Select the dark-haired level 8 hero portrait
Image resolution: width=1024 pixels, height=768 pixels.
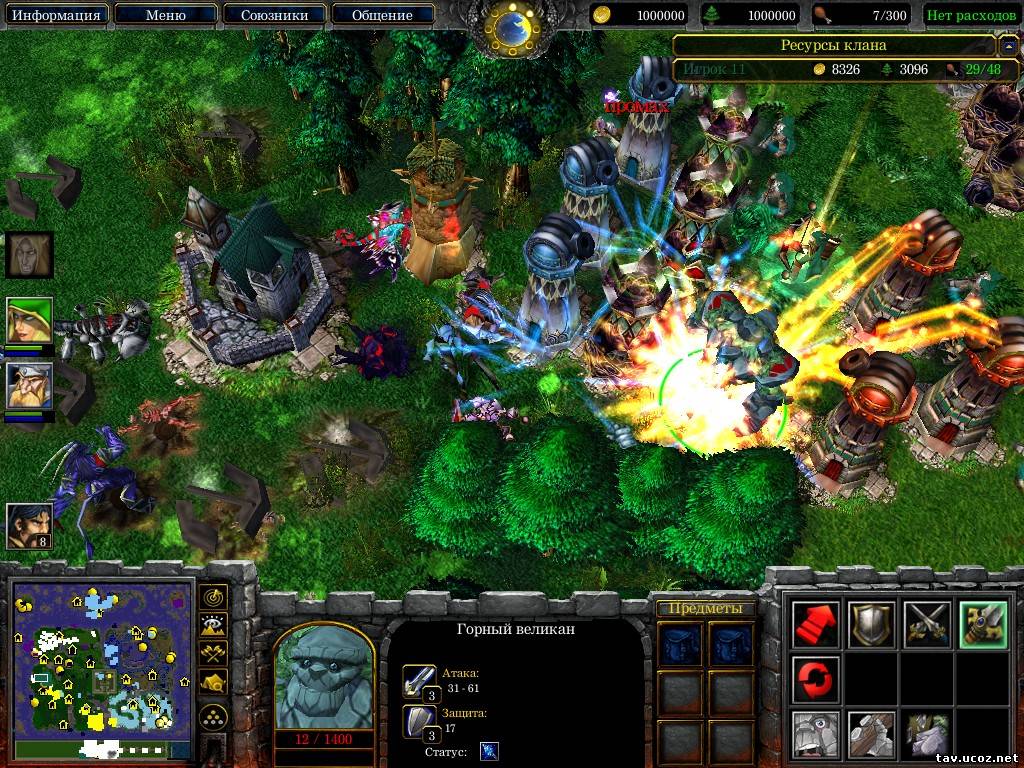(29, 525)
